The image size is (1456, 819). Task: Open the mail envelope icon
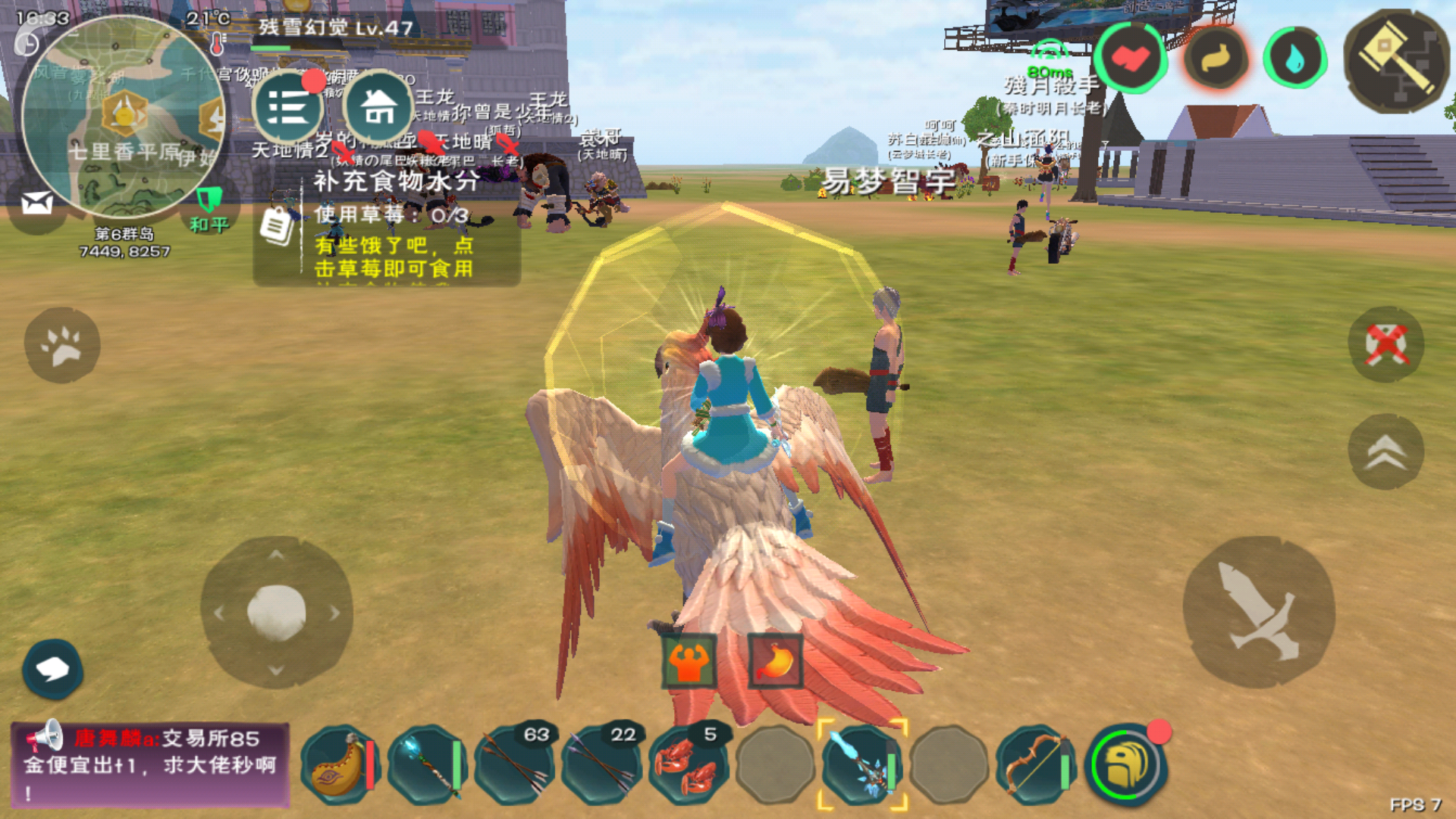coord(36,202)
